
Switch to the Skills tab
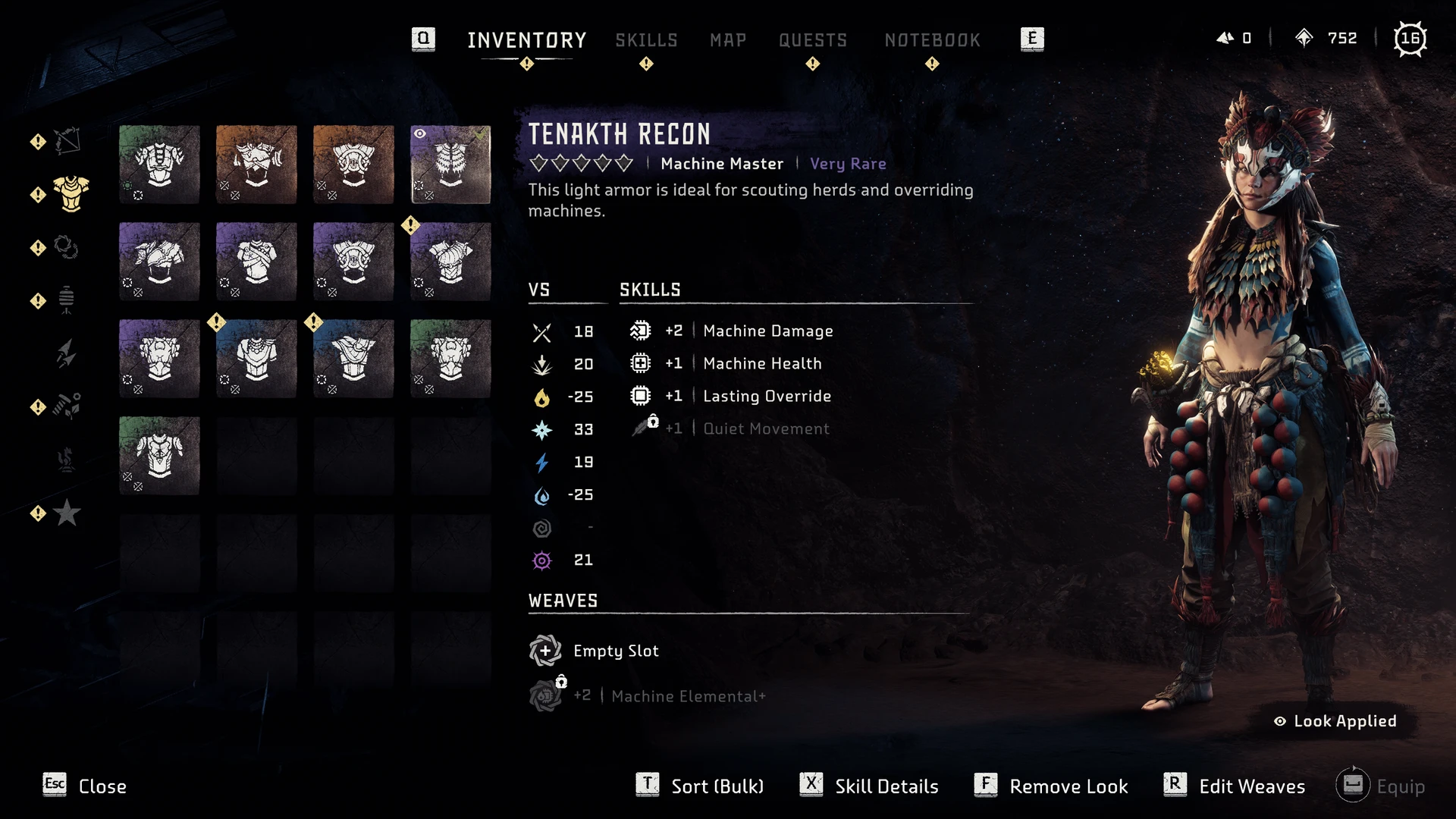[x=646, y=40]
